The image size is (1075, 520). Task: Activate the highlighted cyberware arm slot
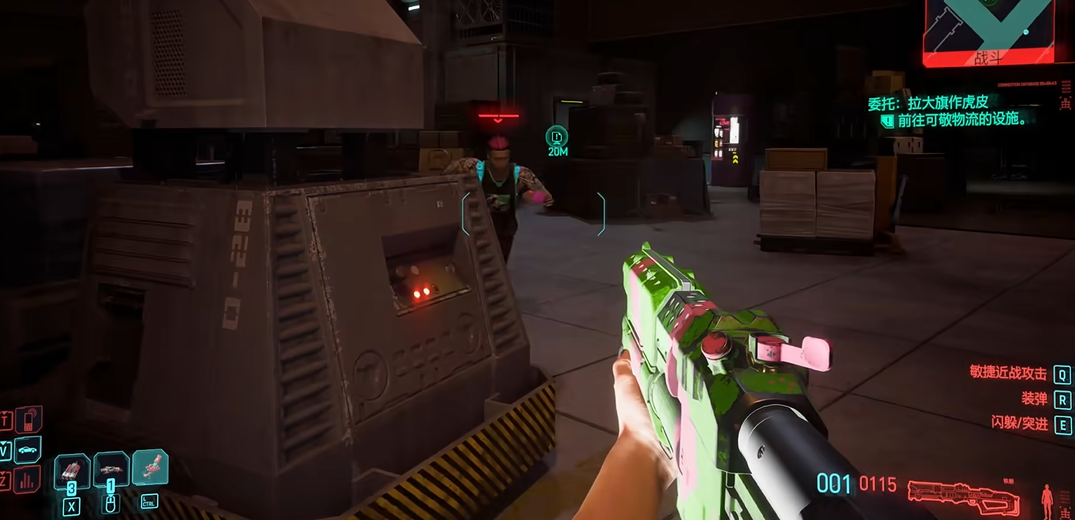click(149, 467)
